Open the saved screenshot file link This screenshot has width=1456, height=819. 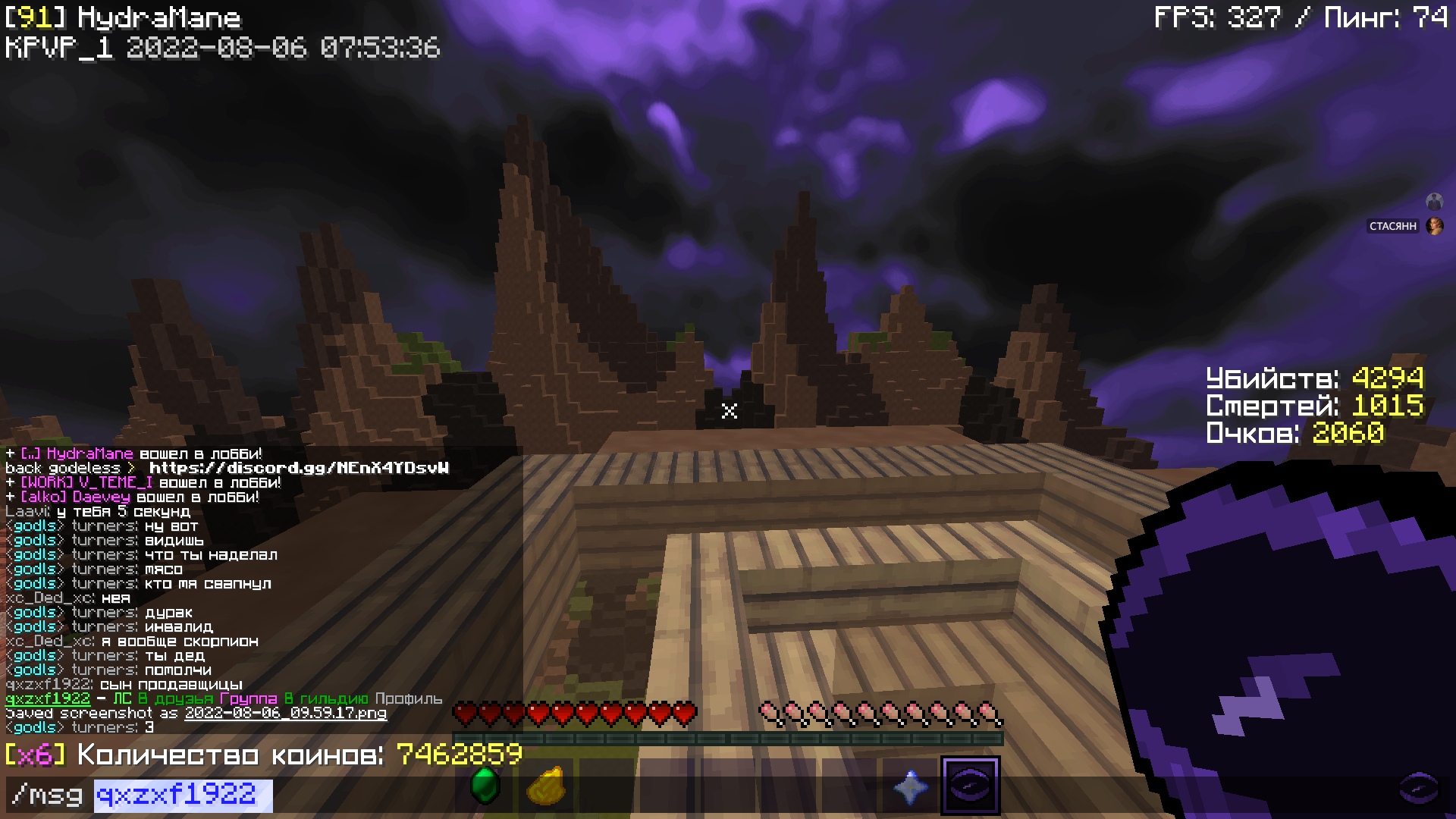(285, 713)
